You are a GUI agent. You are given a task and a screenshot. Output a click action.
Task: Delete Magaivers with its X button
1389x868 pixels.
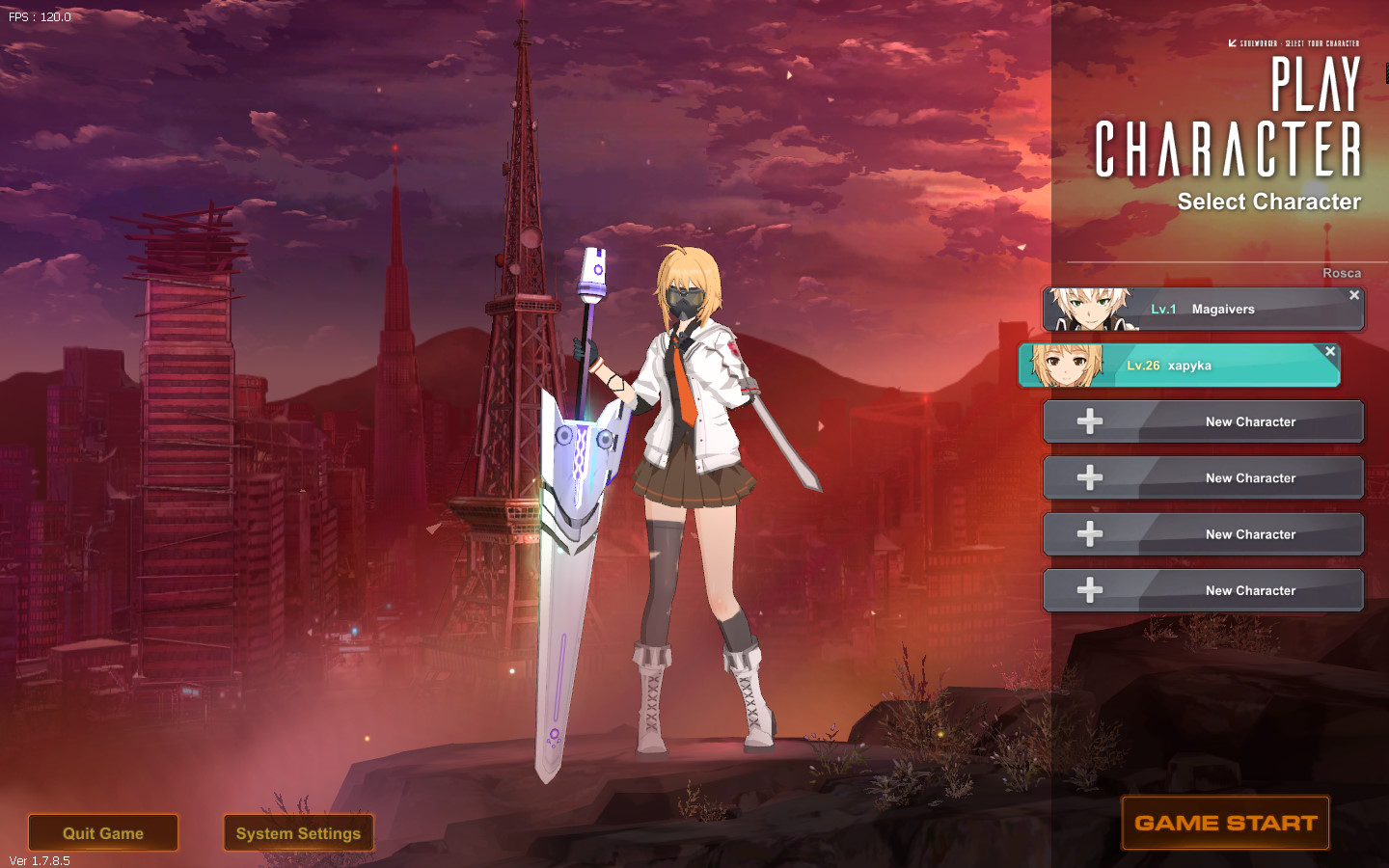(1354, 295)
